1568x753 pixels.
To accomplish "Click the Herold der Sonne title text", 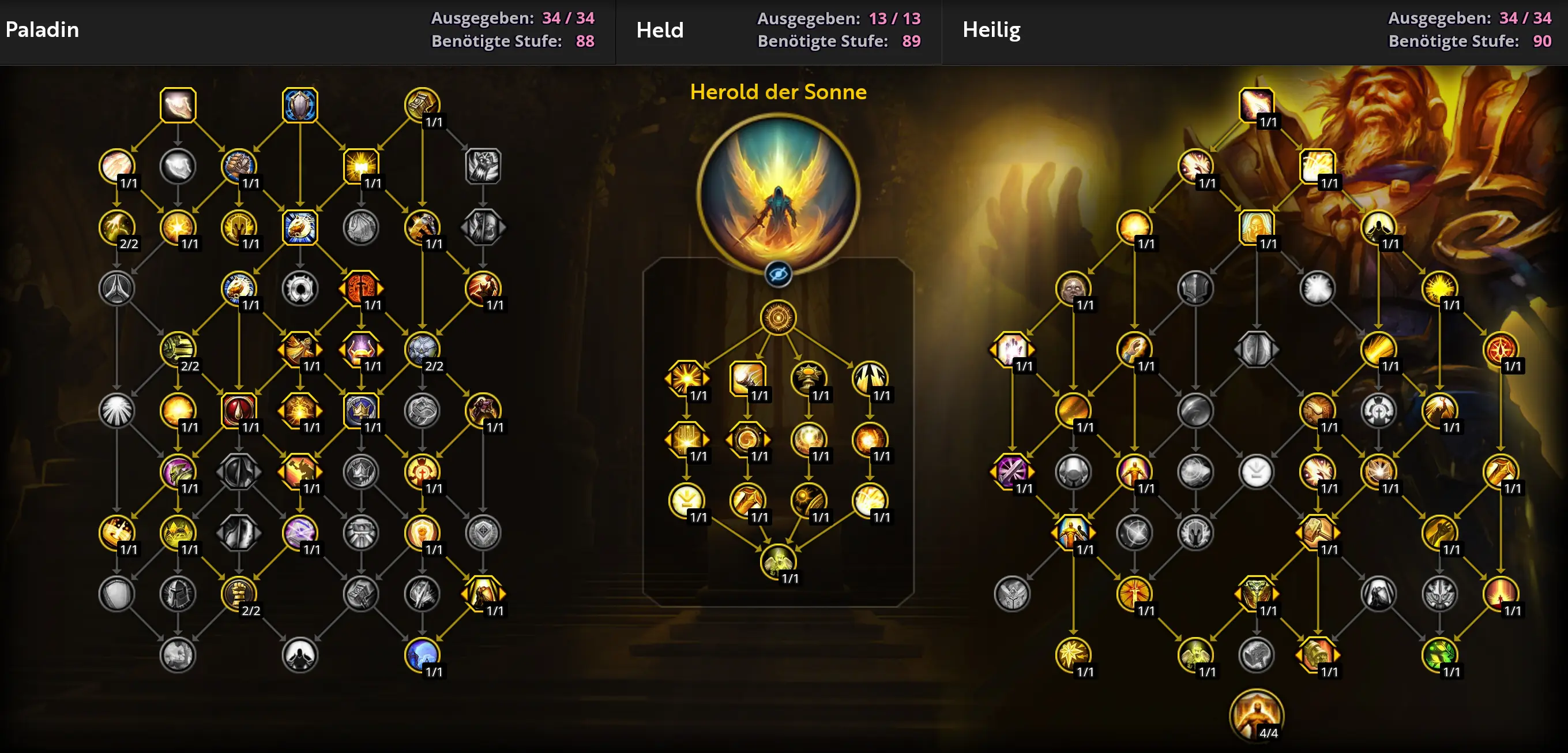I will click(x=779, y=92).
